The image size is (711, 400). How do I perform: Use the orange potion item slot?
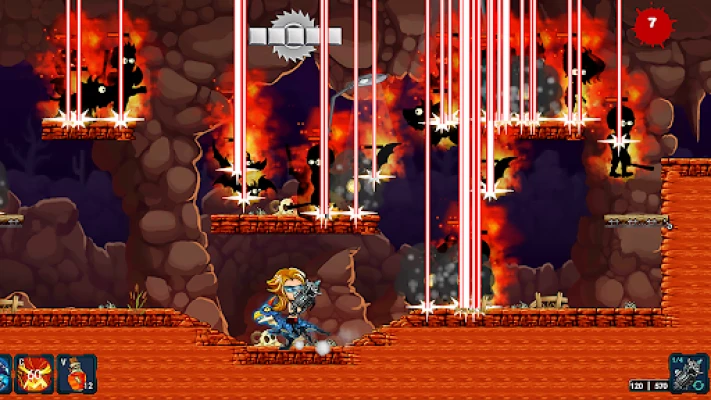pos(77,373)
